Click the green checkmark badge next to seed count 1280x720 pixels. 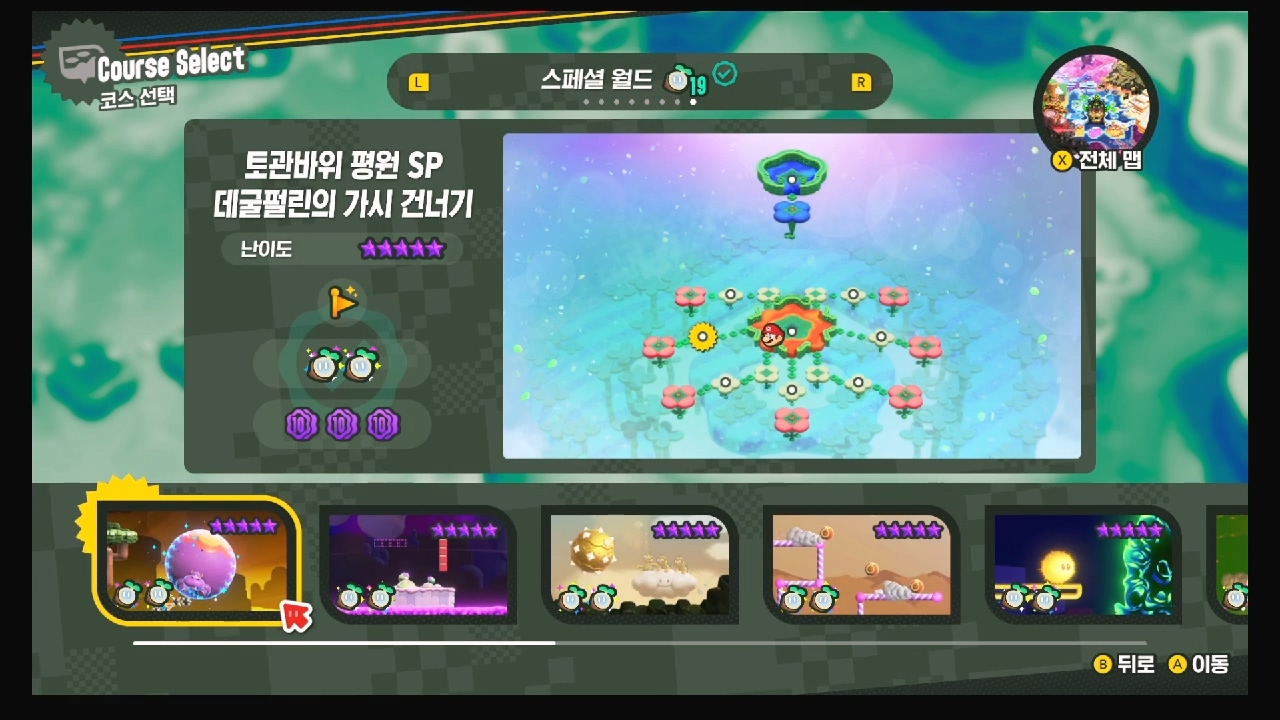[725, 75]
